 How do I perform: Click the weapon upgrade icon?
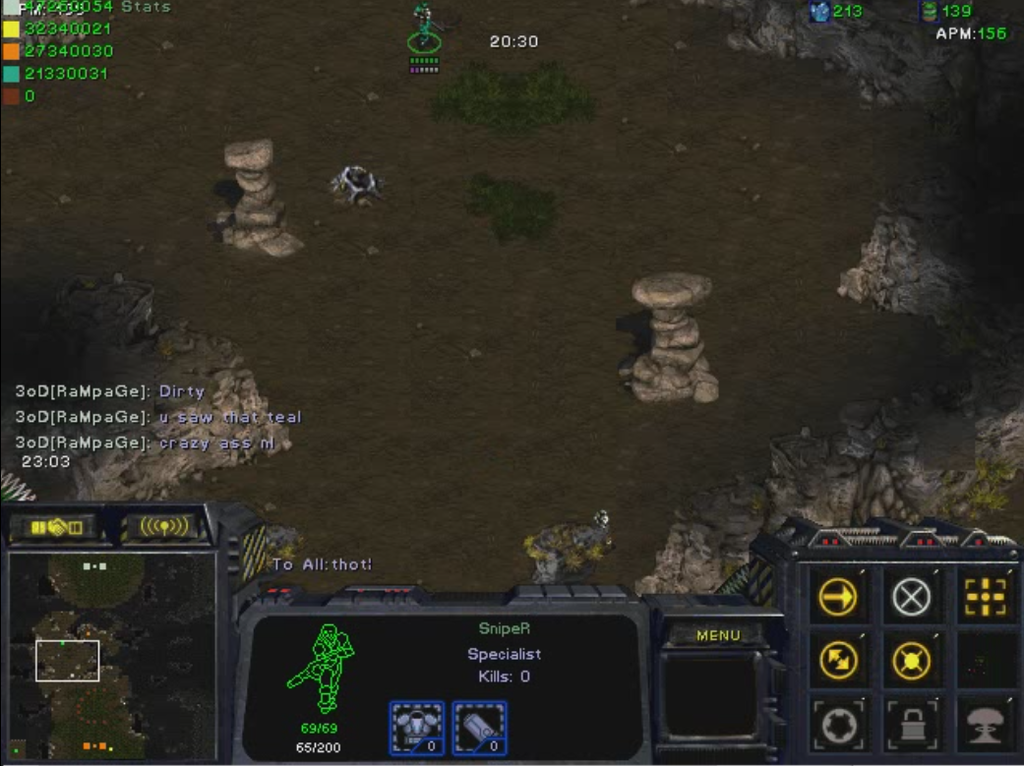coord(480,727)
